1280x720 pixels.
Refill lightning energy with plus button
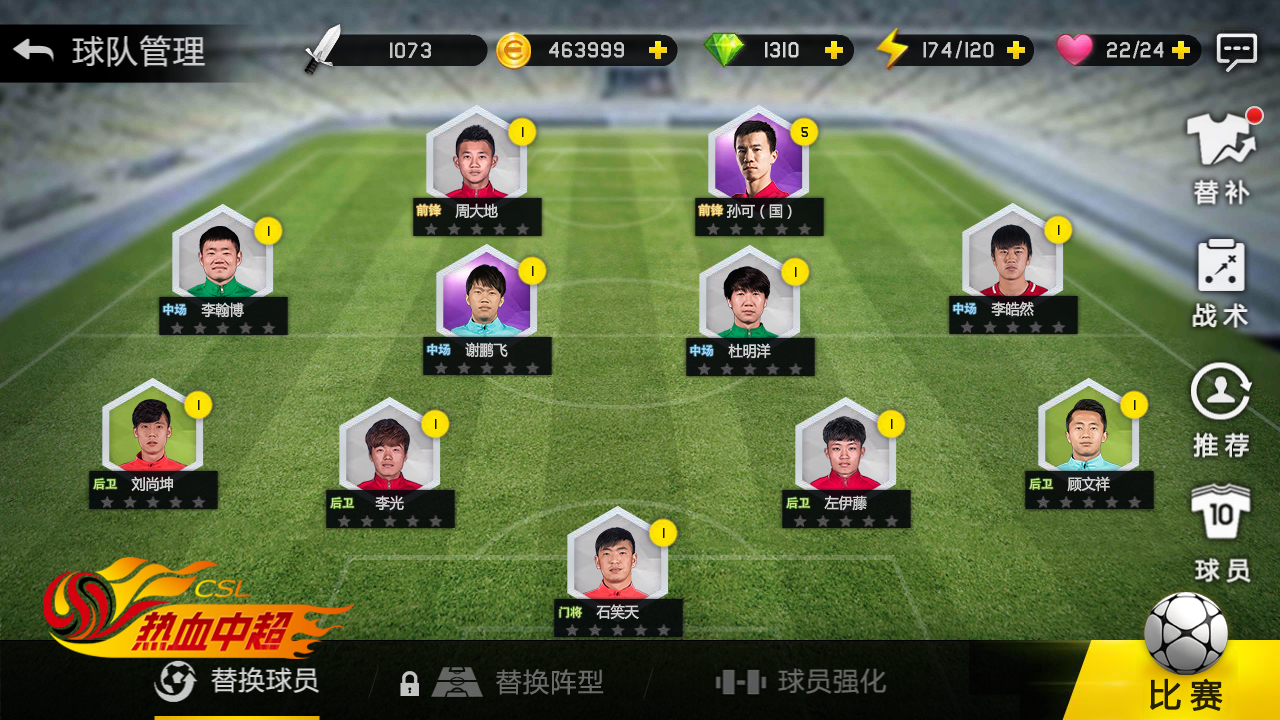(x=1015, y=50)
